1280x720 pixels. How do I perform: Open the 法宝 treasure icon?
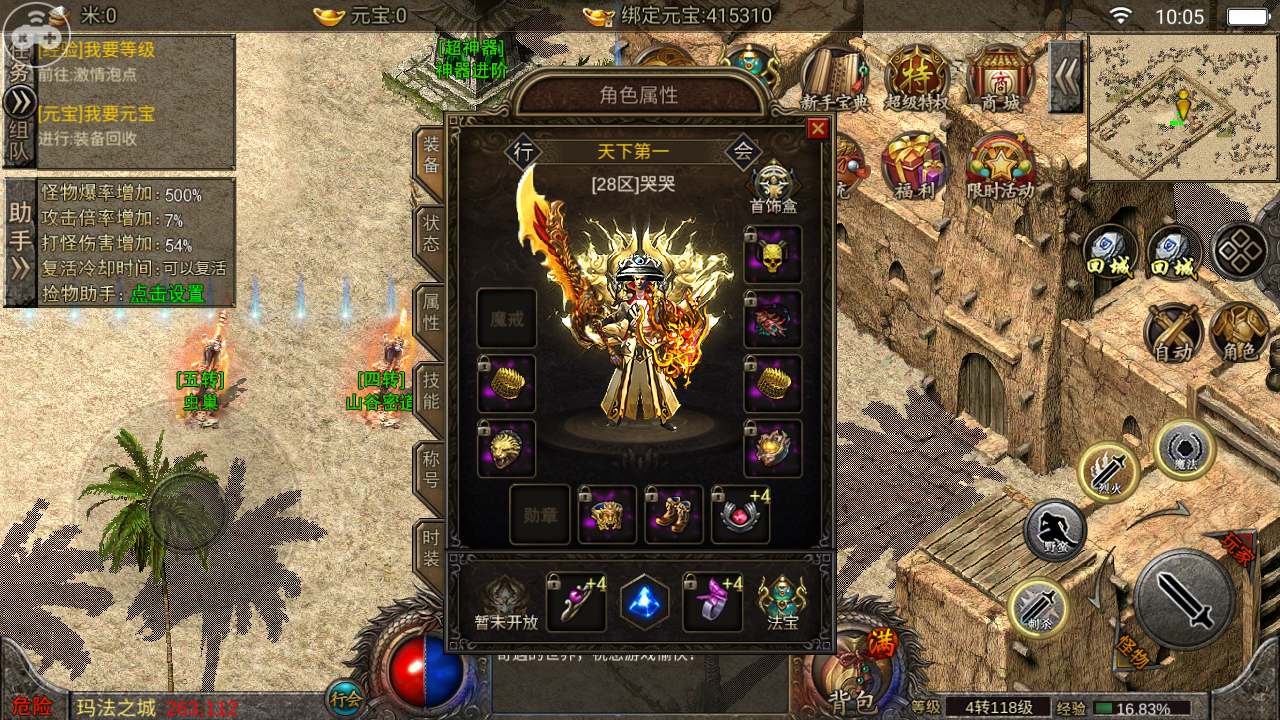pyautogui.click(x=782, y=603)
